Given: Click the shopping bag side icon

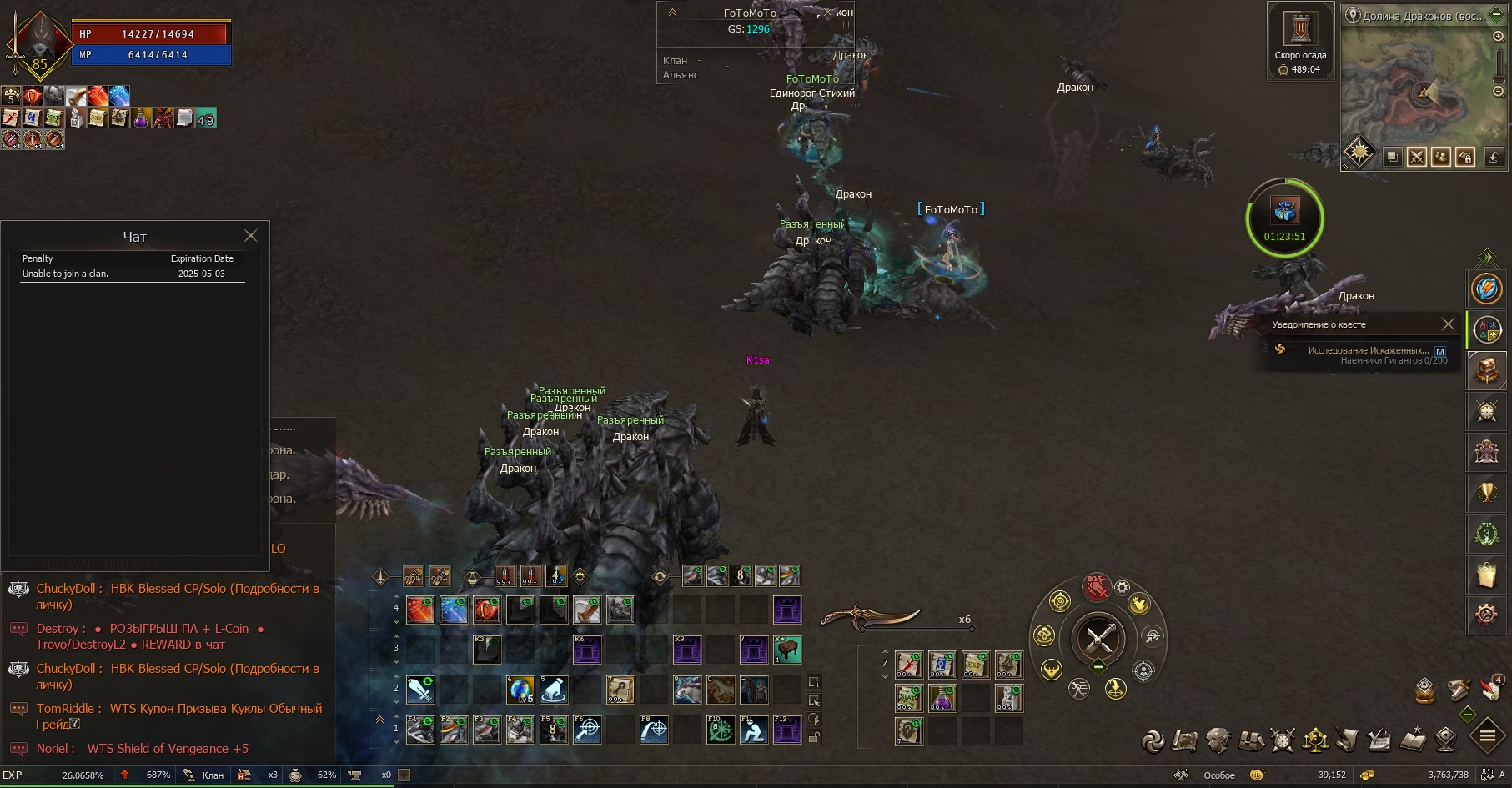Looking at the screenshot, I should [1486, 574].
